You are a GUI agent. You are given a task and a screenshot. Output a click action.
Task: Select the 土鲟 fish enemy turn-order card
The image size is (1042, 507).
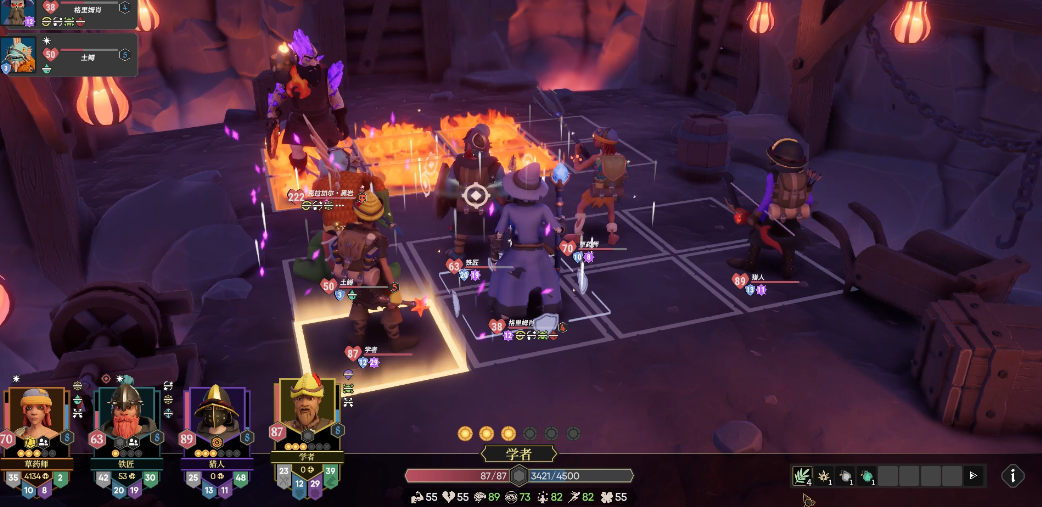click(68, 54)
